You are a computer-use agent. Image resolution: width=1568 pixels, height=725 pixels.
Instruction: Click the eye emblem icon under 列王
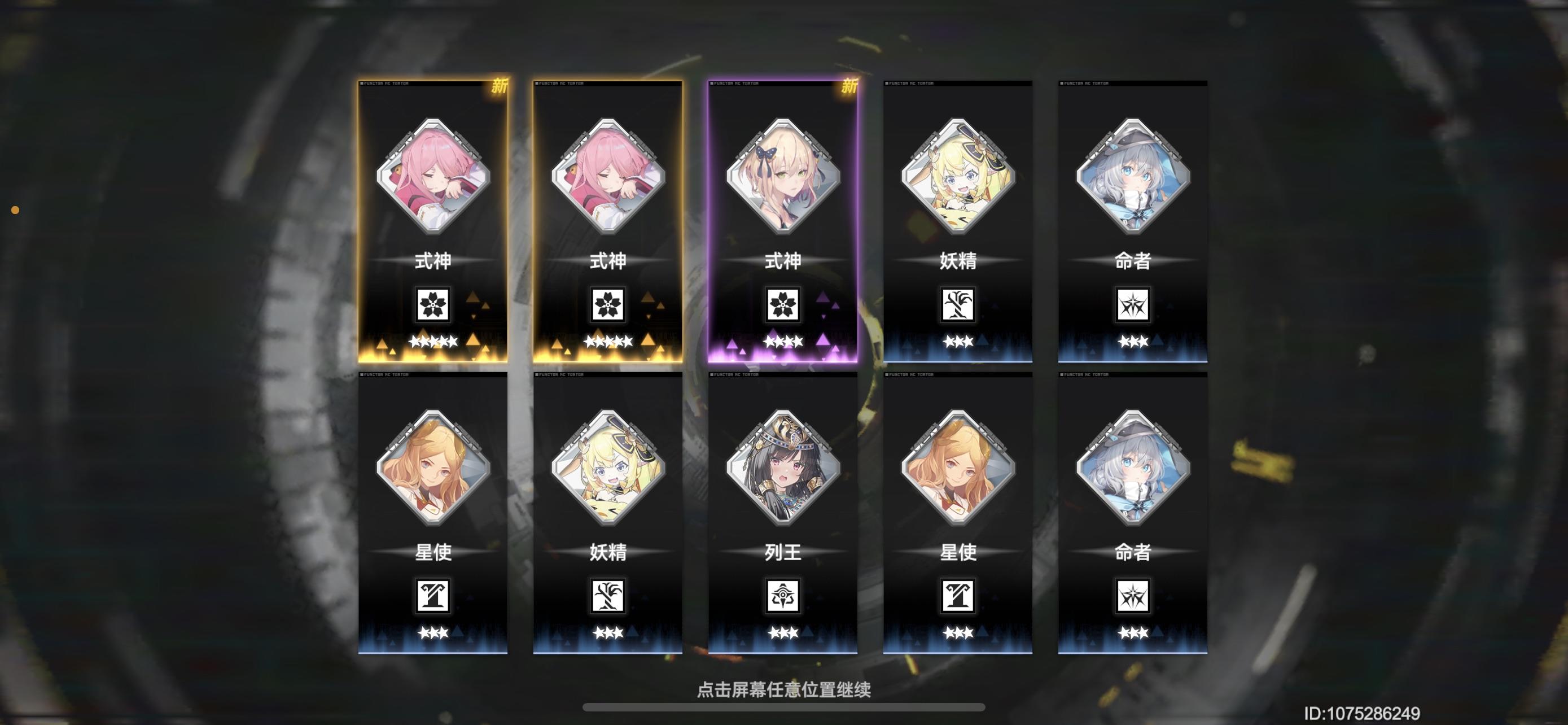[x=783, y=597]
